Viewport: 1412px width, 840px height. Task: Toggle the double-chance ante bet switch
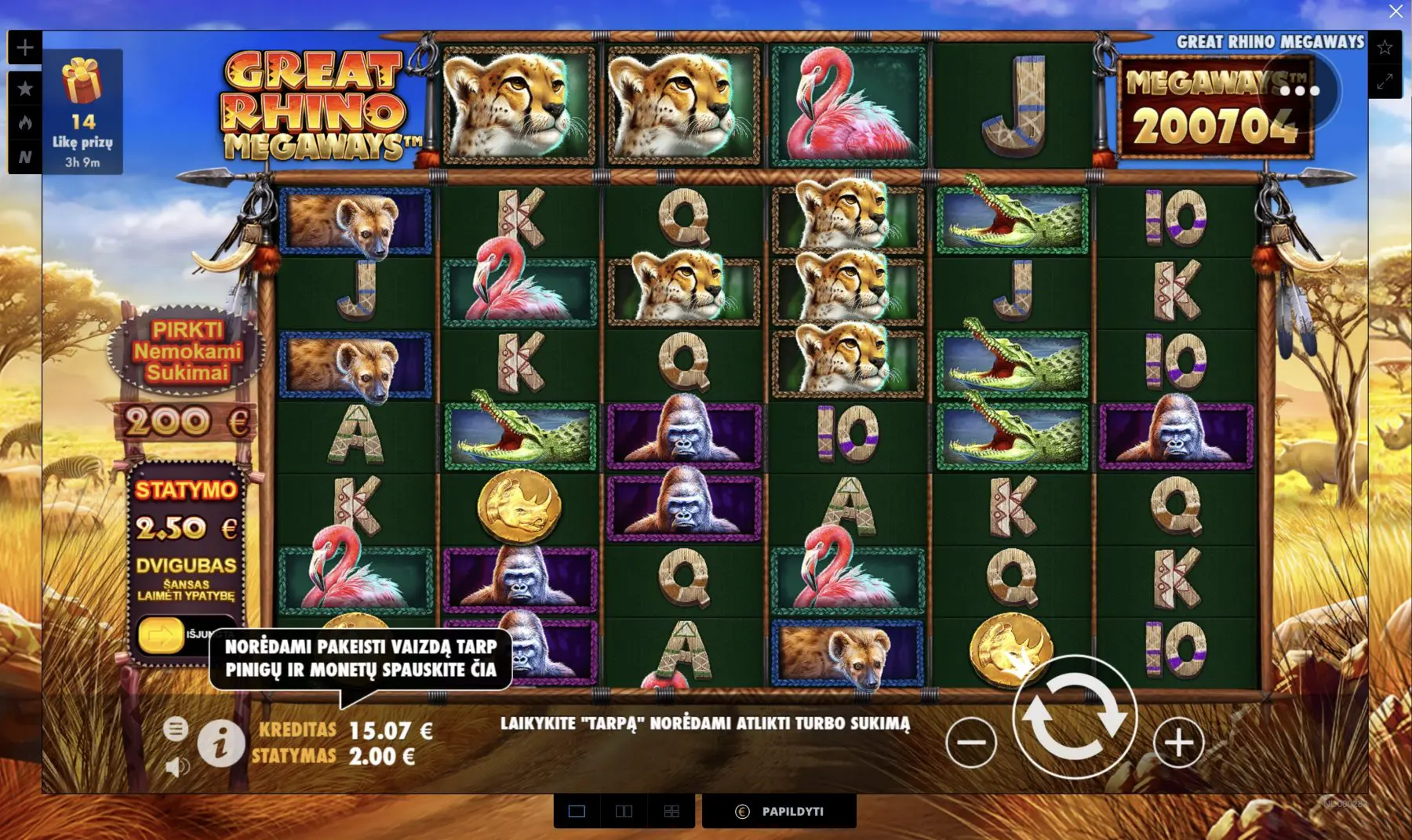tap(162, 635)
